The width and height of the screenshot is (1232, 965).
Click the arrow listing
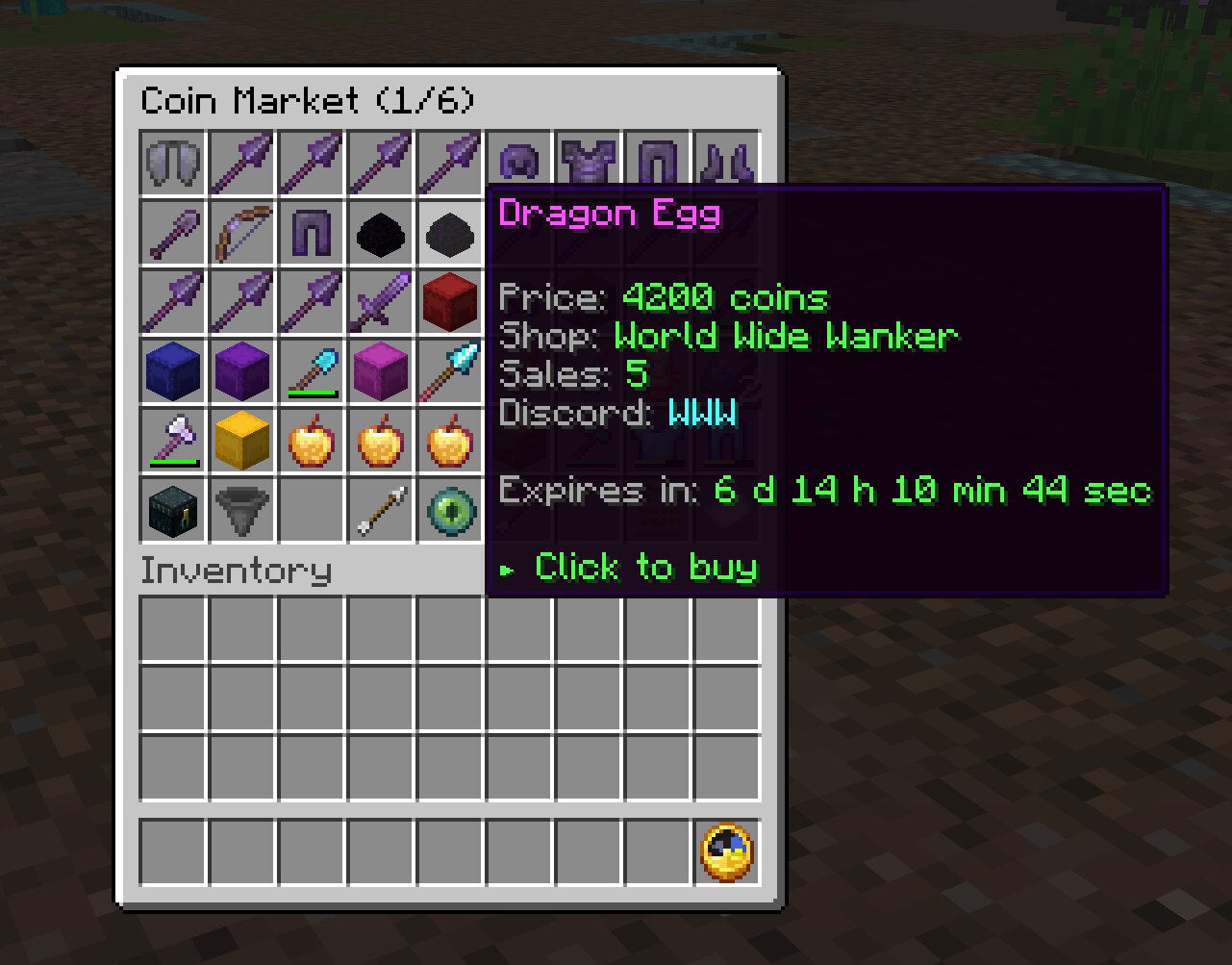381,510
